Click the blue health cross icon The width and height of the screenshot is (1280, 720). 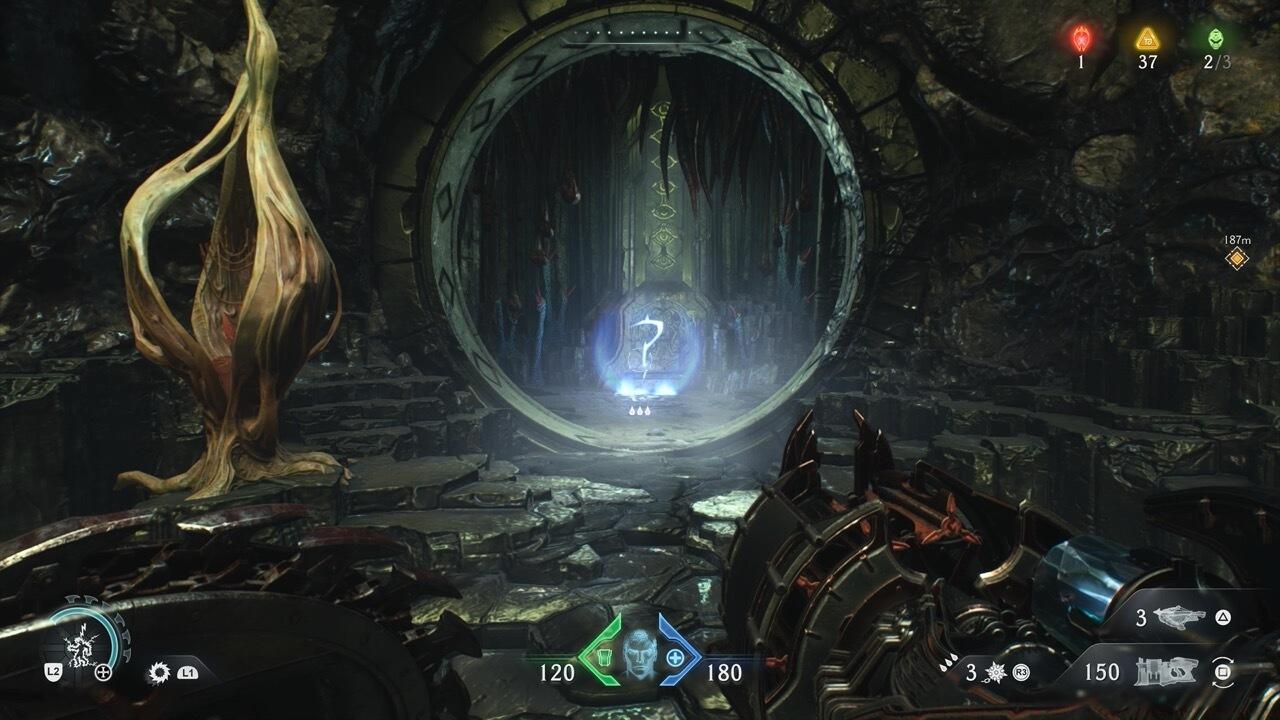(676, 658)
